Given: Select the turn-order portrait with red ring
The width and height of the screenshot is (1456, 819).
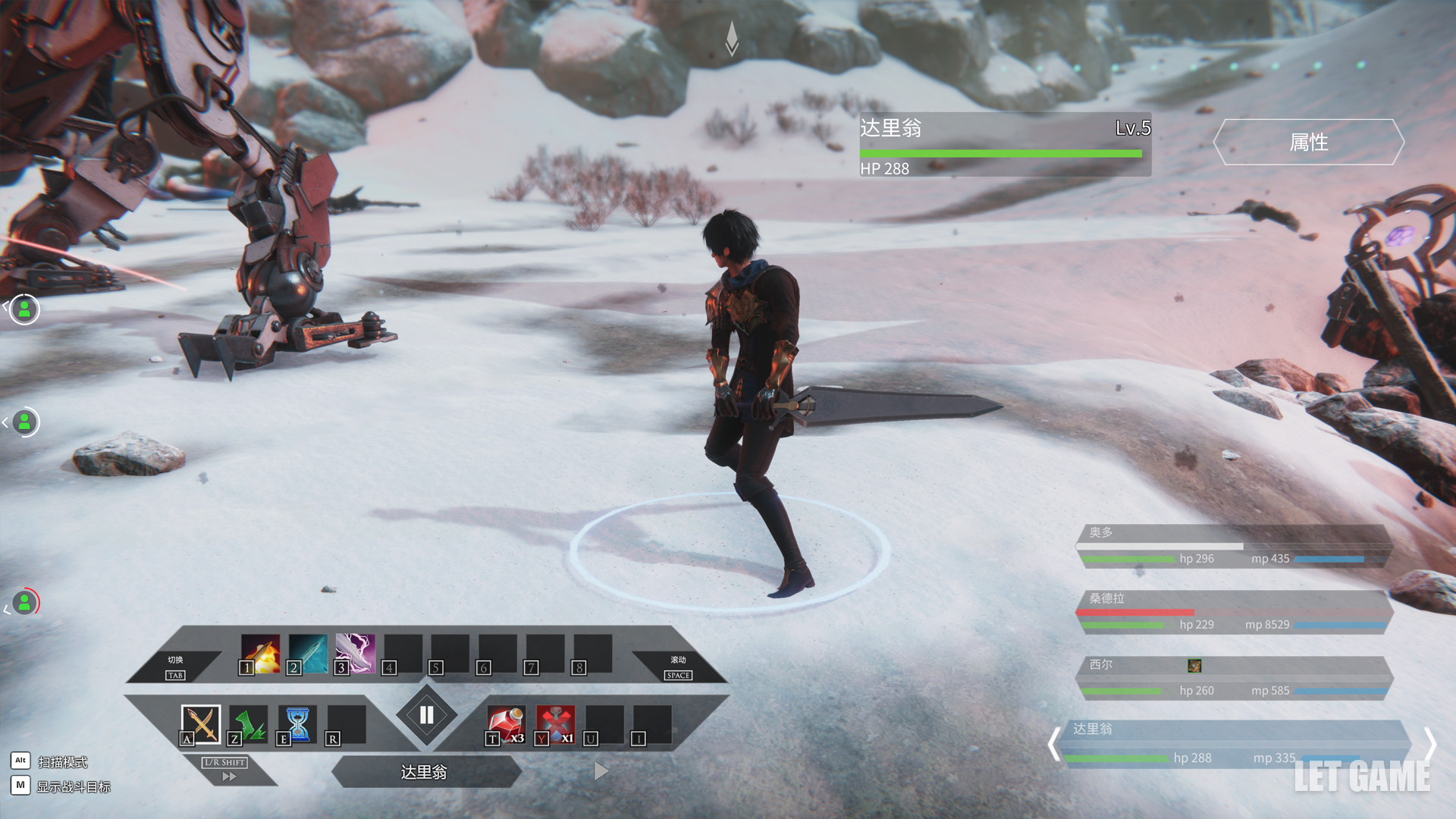Looking at the screenshot, I should click(25, 603).
